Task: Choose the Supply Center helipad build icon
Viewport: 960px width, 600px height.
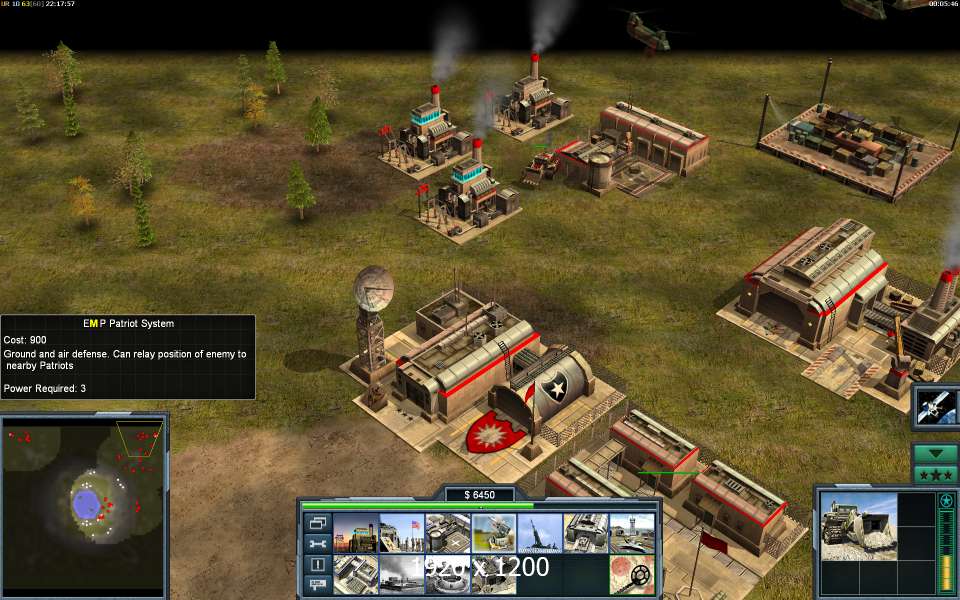Action: pos(447,533)
